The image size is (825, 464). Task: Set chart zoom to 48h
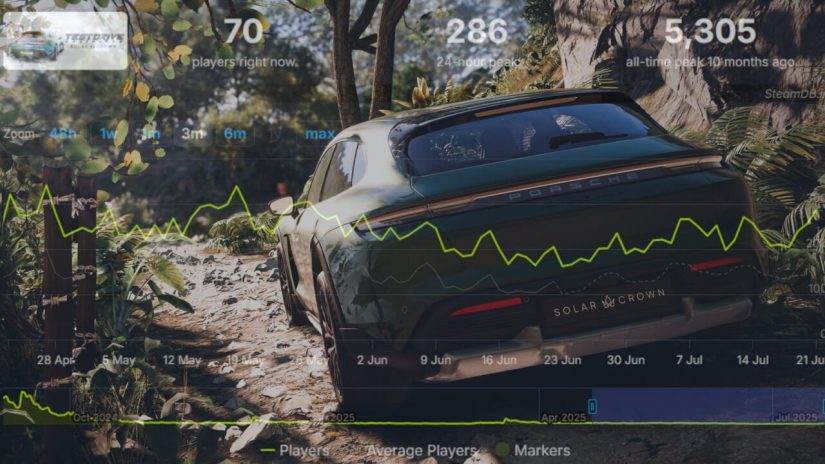click(x=62, y=134)
